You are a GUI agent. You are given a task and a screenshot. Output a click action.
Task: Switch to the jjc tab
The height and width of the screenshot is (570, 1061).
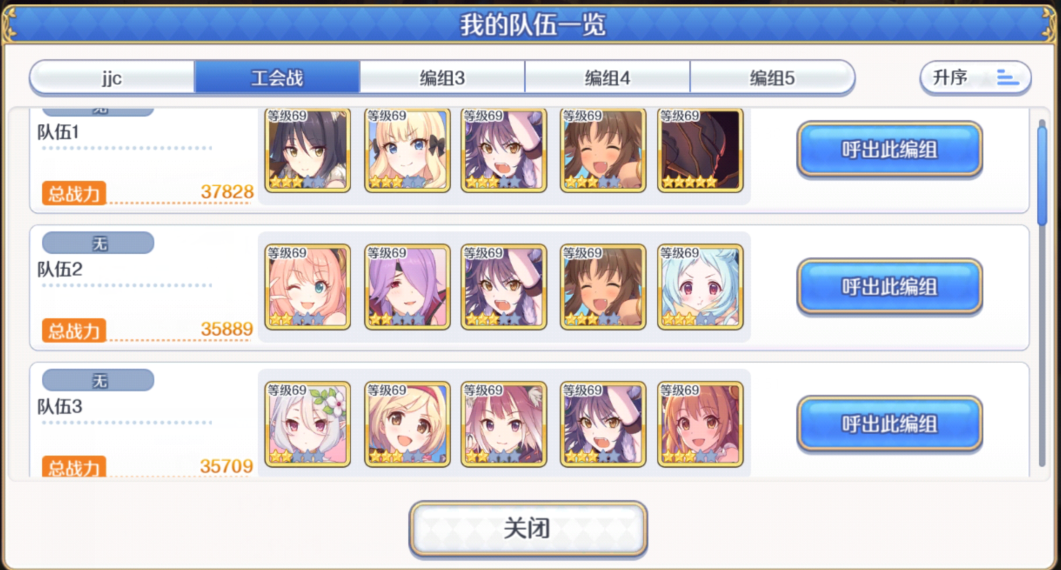tap(112, 77)
